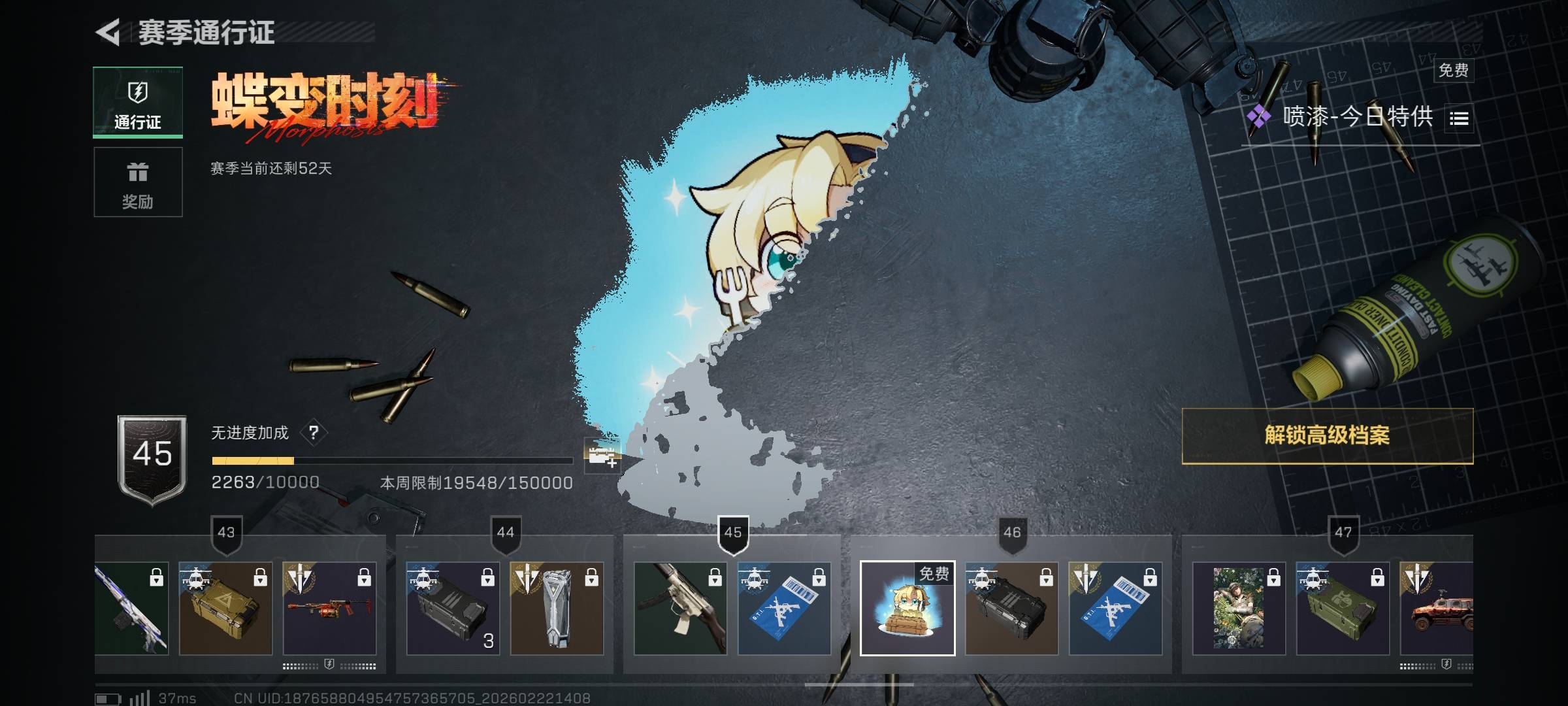This screenshot has width=1568, height=706.
Task: Open the 奖励 rewards tab
Action: pyautogui.click(x=138, y=182)
